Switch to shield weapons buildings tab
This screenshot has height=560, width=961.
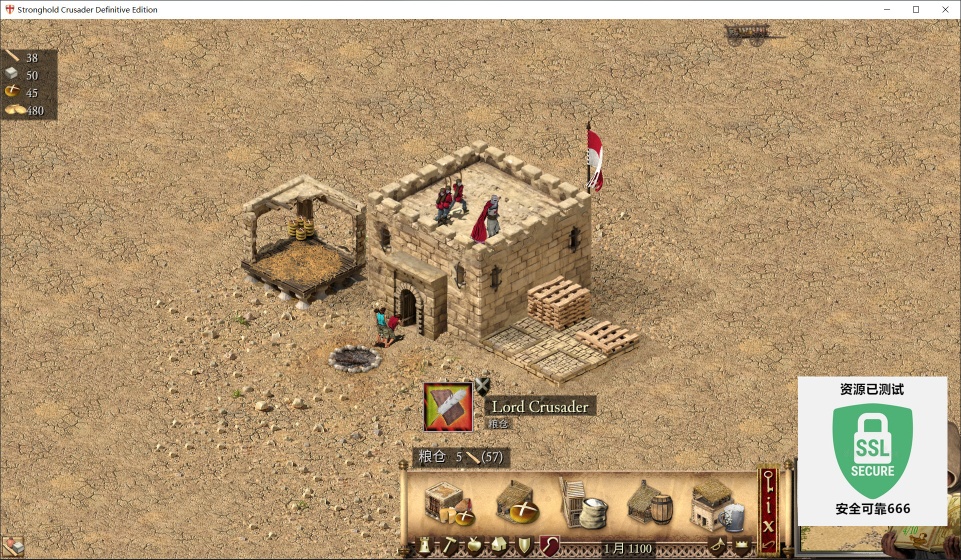click(x=524, y=545)
